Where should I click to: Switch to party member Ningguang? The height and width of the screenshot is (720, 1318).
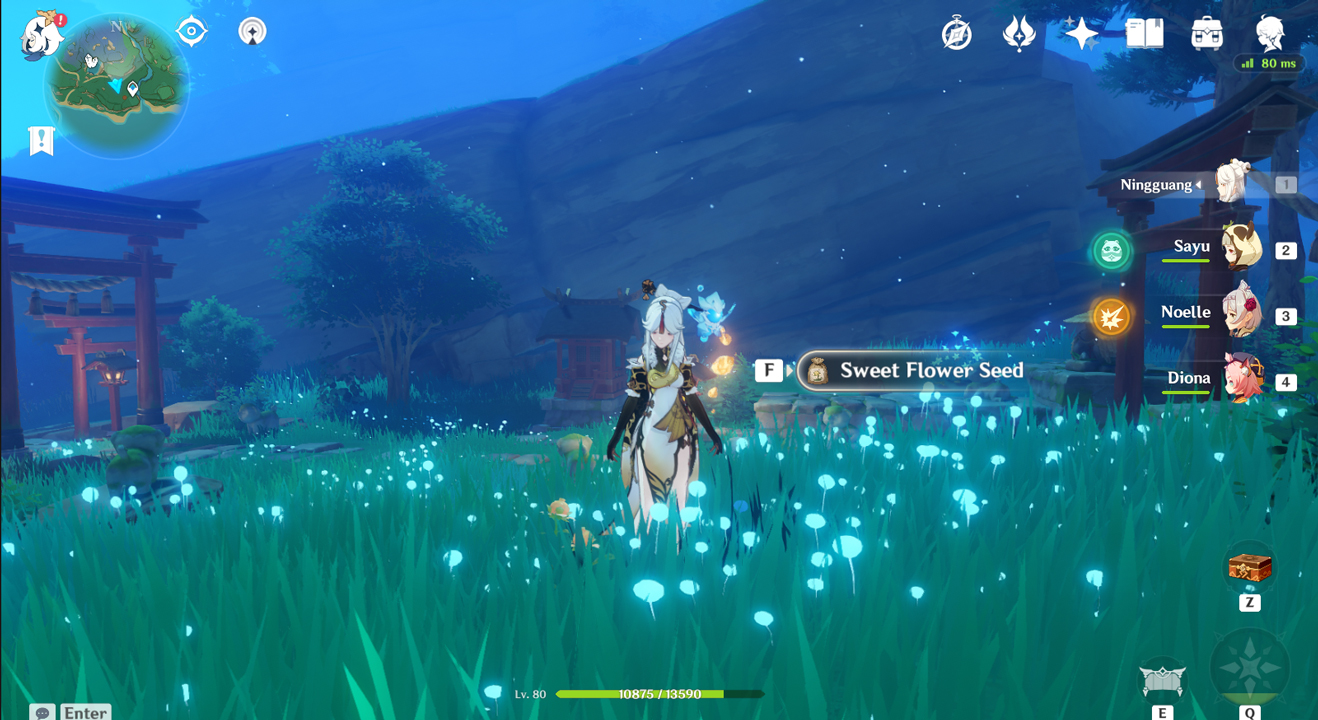click(1236, 184)
